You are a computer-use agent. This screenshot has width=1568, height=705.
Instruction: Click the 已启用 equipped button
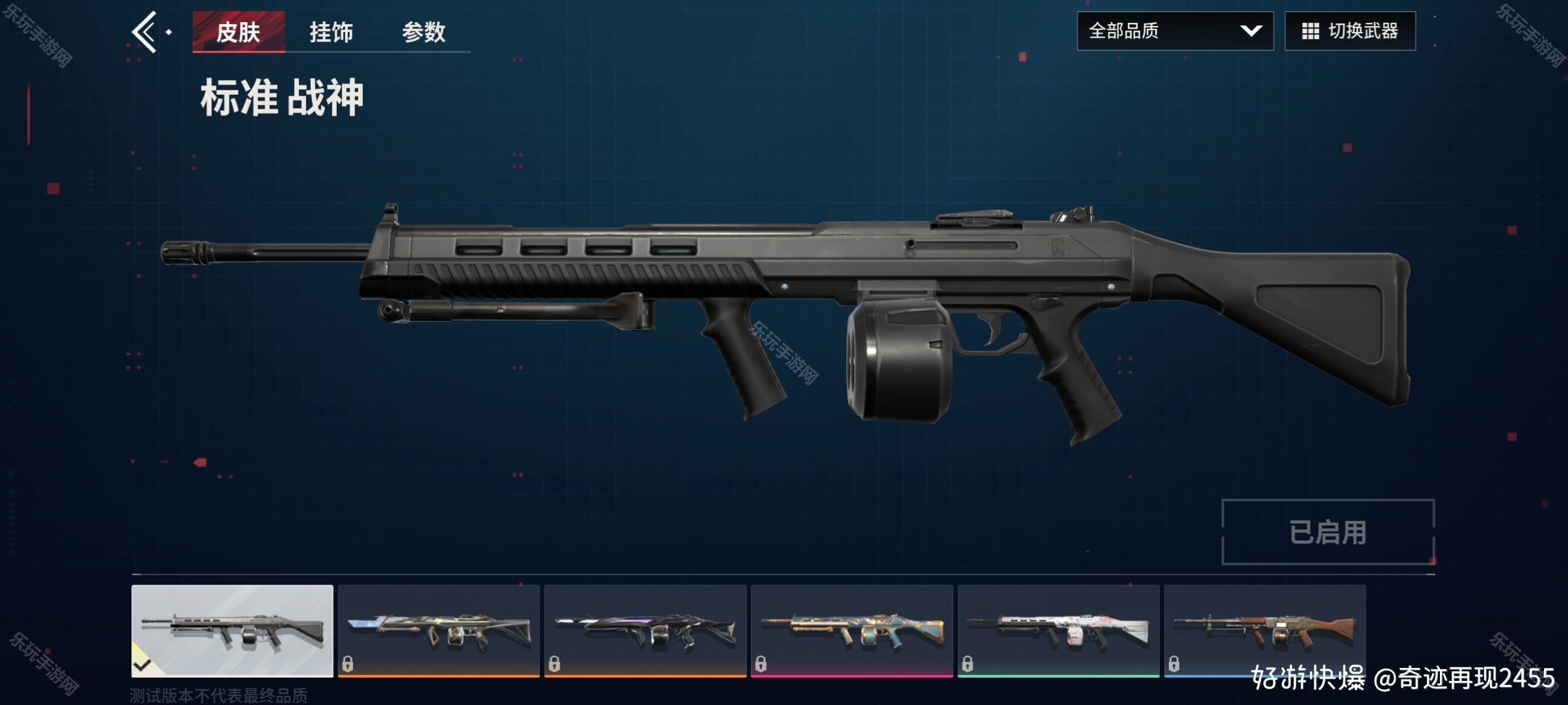tap(1327, 532)
